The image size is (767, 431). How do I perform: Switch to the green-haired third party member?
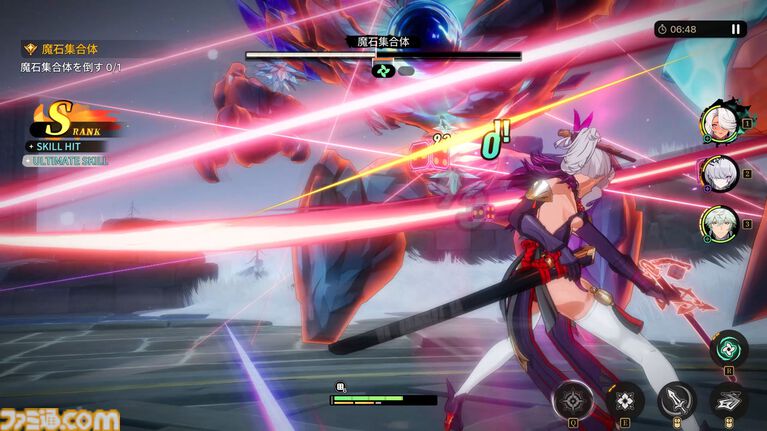tap(718, 224)
